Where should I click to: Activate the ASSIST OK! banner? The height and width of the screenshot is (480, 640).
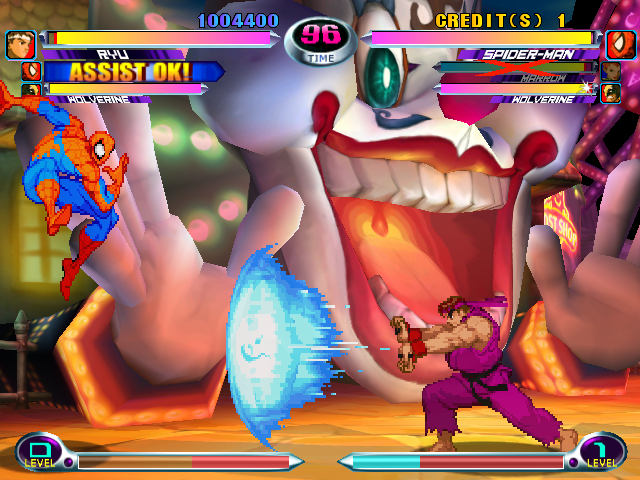(x=130, y=72)
